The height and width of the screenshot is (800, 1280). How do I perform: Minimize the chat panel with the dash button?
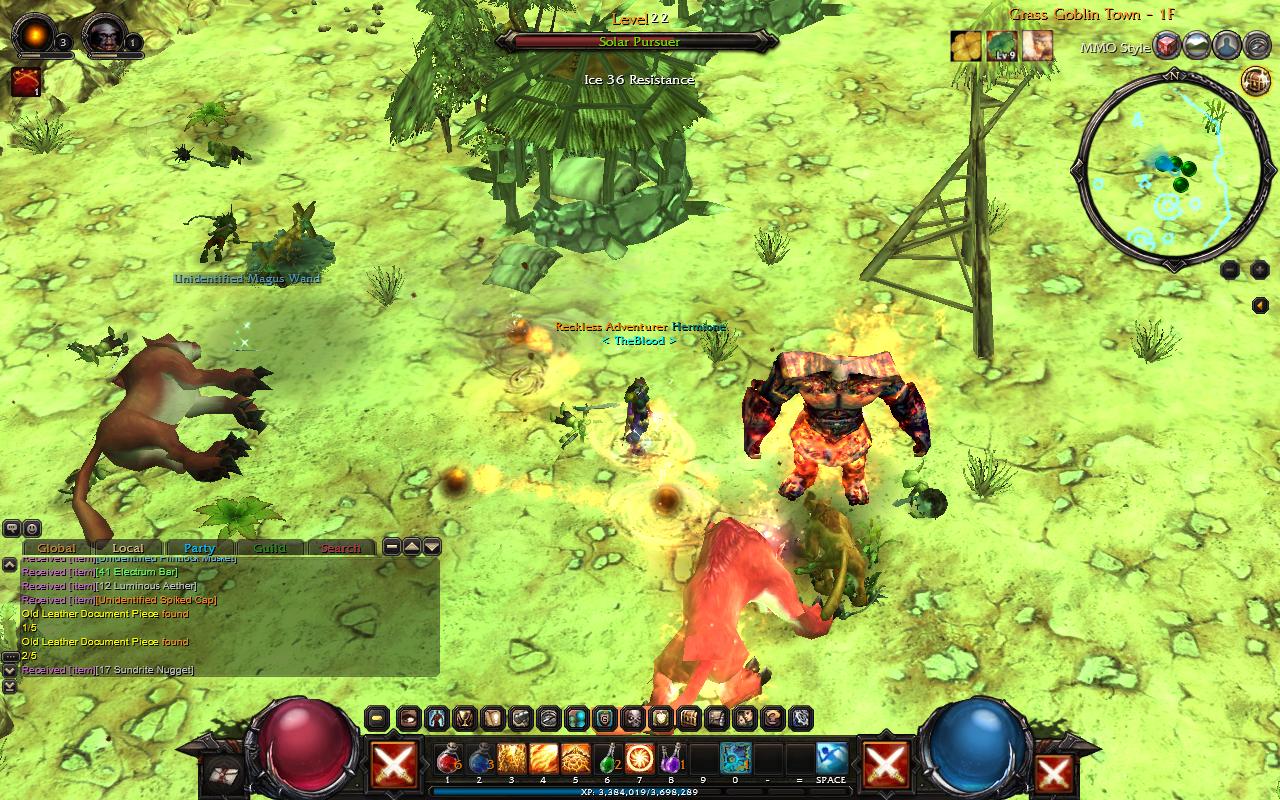pos(390,547)
